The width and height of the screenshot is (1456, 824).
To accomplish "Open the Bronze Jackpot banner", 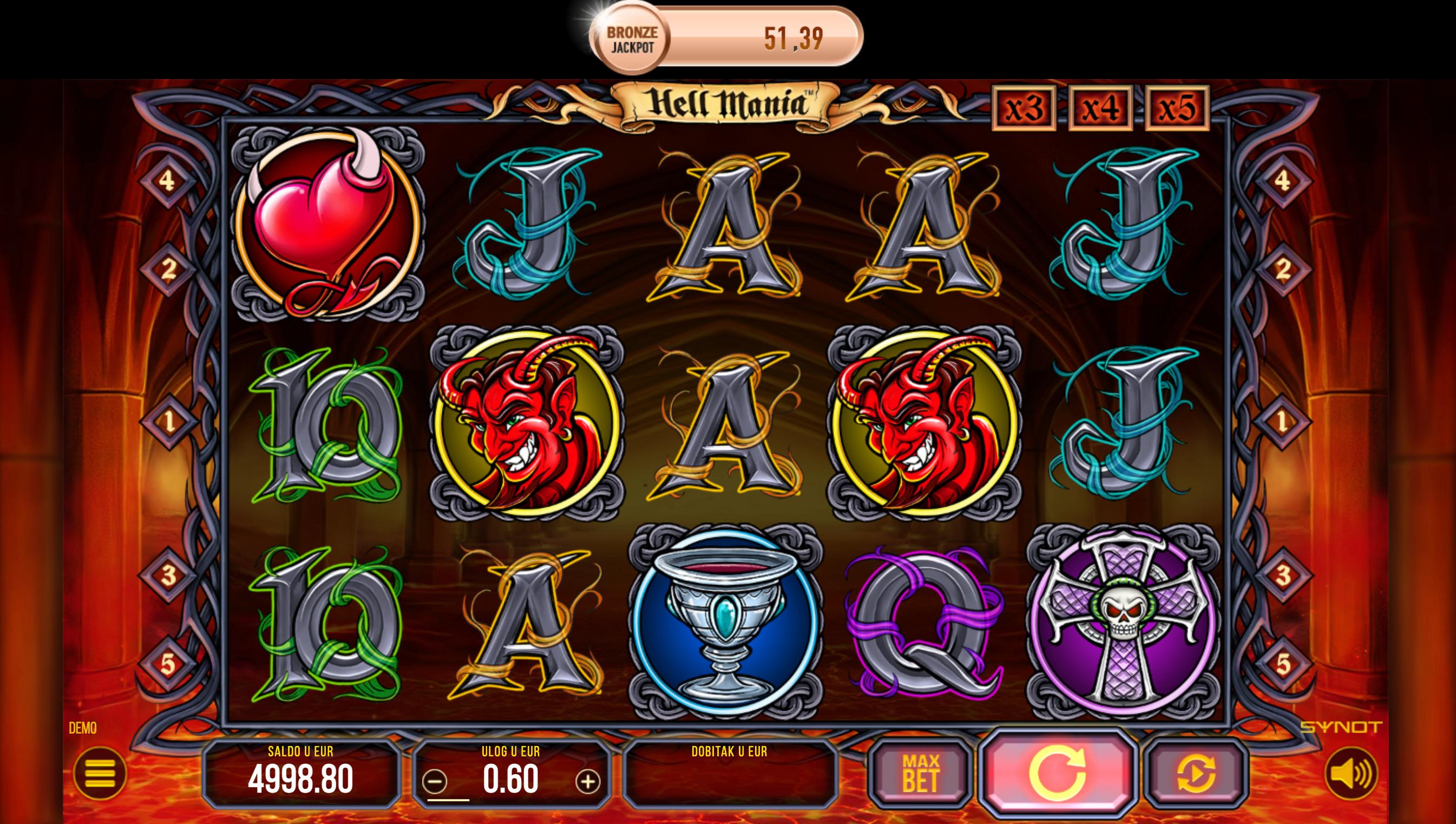I will (x=726, y=40).
